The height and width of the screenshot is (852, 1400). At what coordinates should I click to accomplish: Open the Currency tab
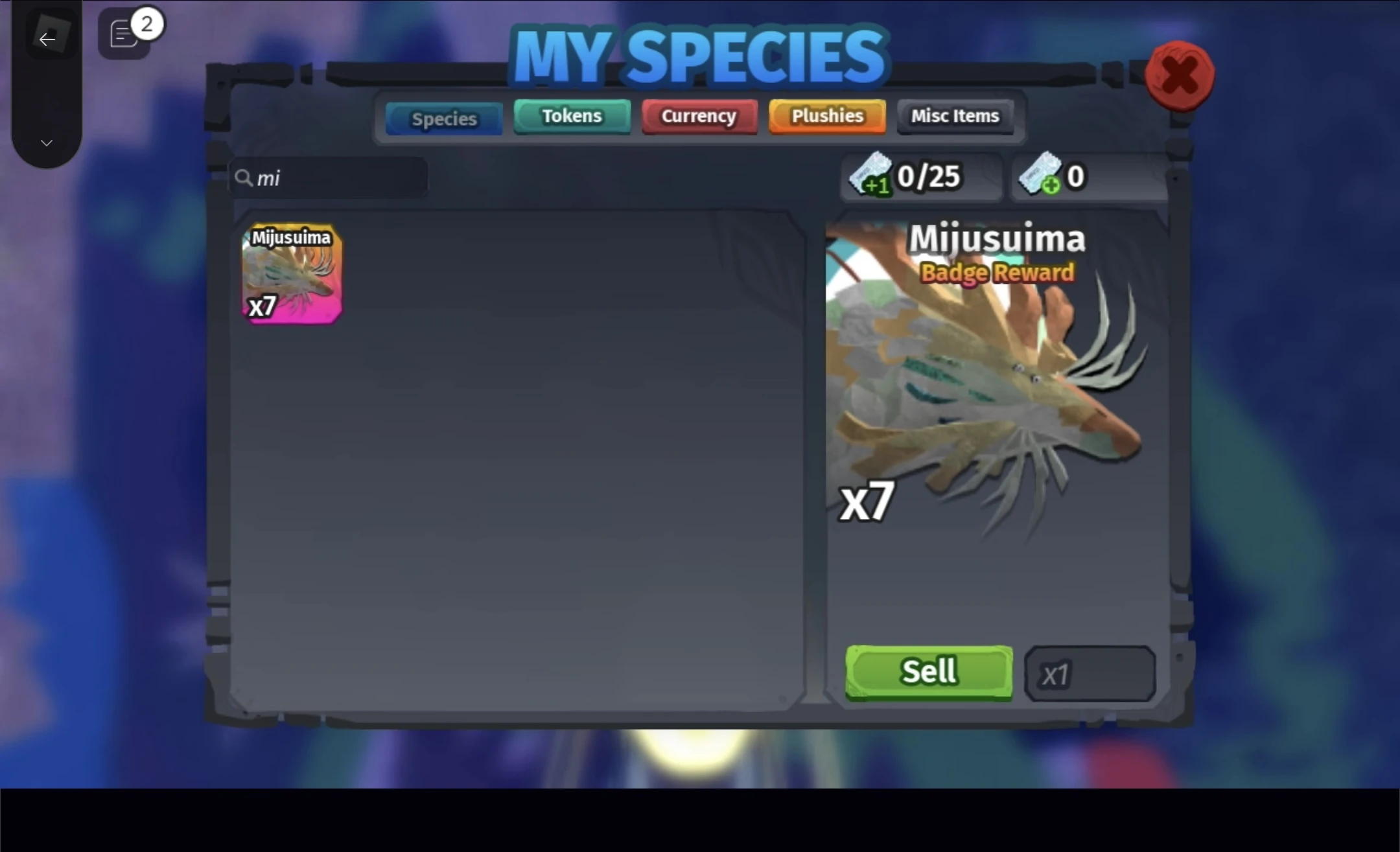699,116
